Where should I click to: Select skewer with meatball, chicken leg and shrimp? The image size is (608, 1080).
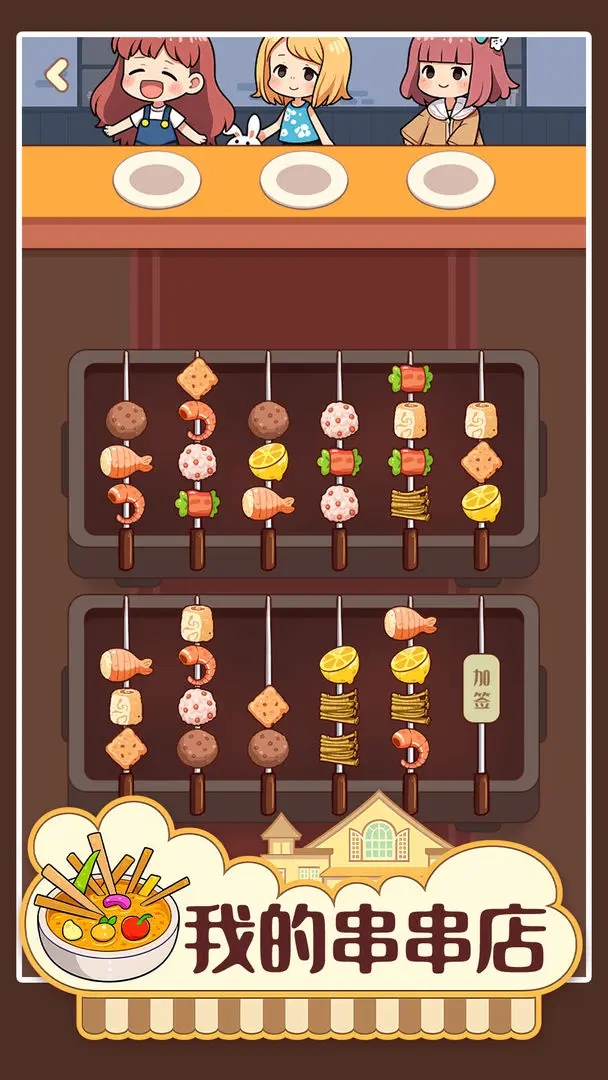click(x=126, y=462)
